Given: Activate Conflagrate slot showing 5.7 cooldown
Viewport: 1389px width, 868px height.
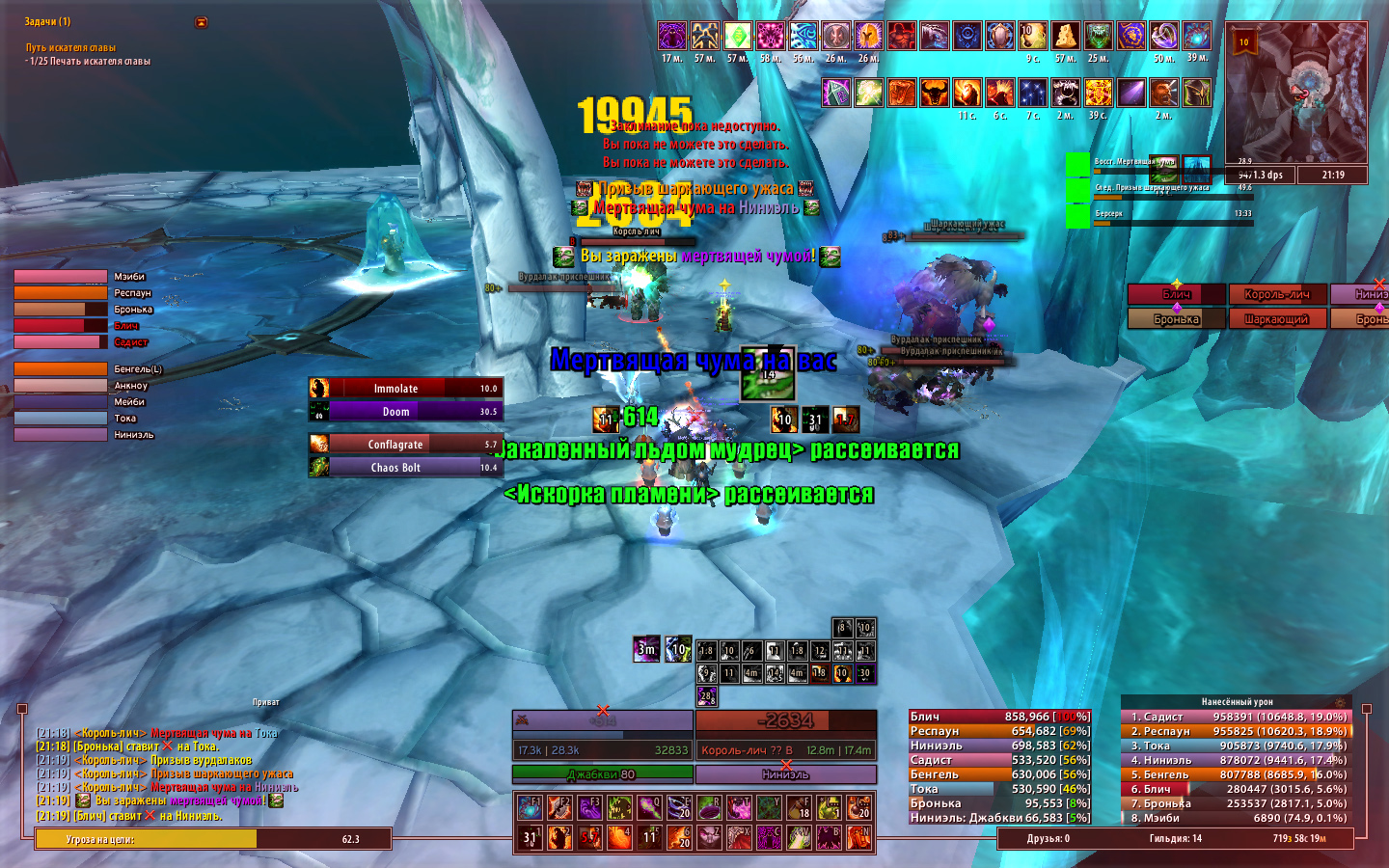Looking at the screenshot, I should point(406,444).
